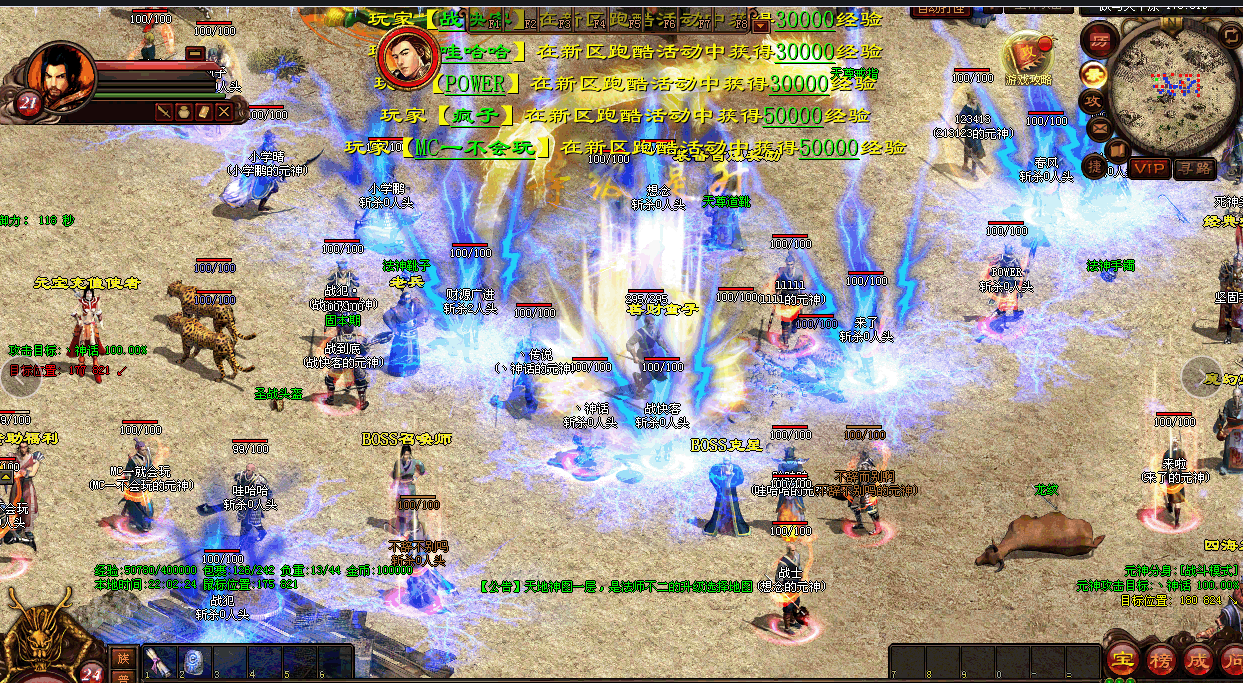
Task: Close the player frame with X button
Action: [x=224, y=112]
